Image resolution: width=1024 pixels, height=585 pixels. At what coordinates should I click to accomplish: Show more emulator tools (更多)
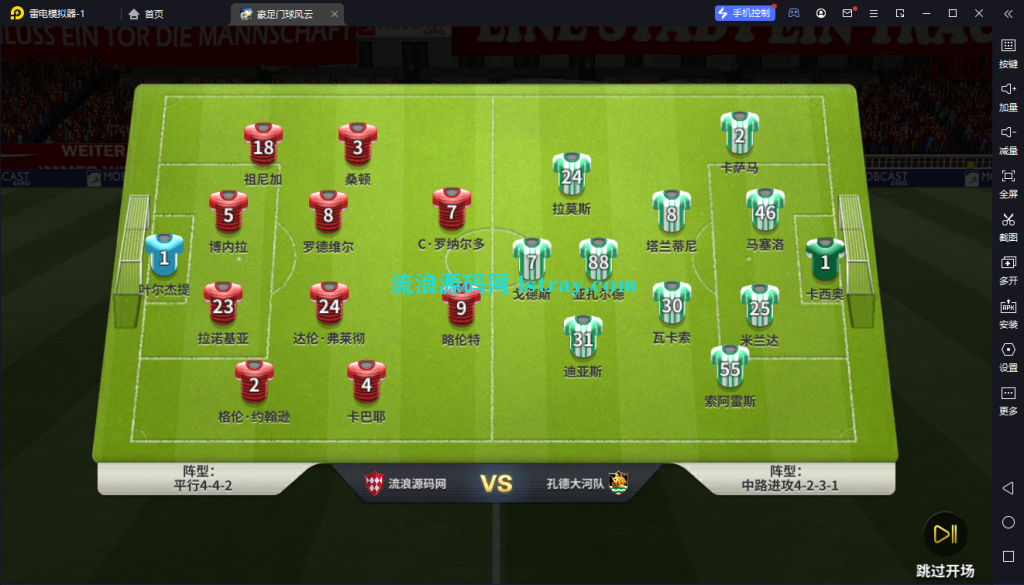click(1008, 398)
